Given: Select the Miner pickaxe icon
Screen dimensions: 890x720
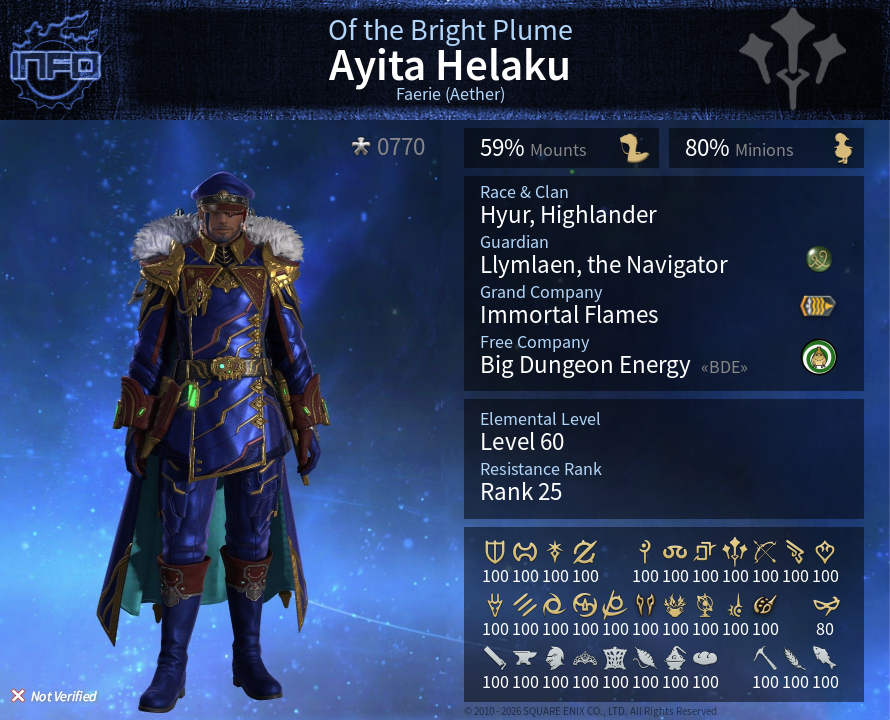Looking at the screenshot, I should tap(765, 657).
